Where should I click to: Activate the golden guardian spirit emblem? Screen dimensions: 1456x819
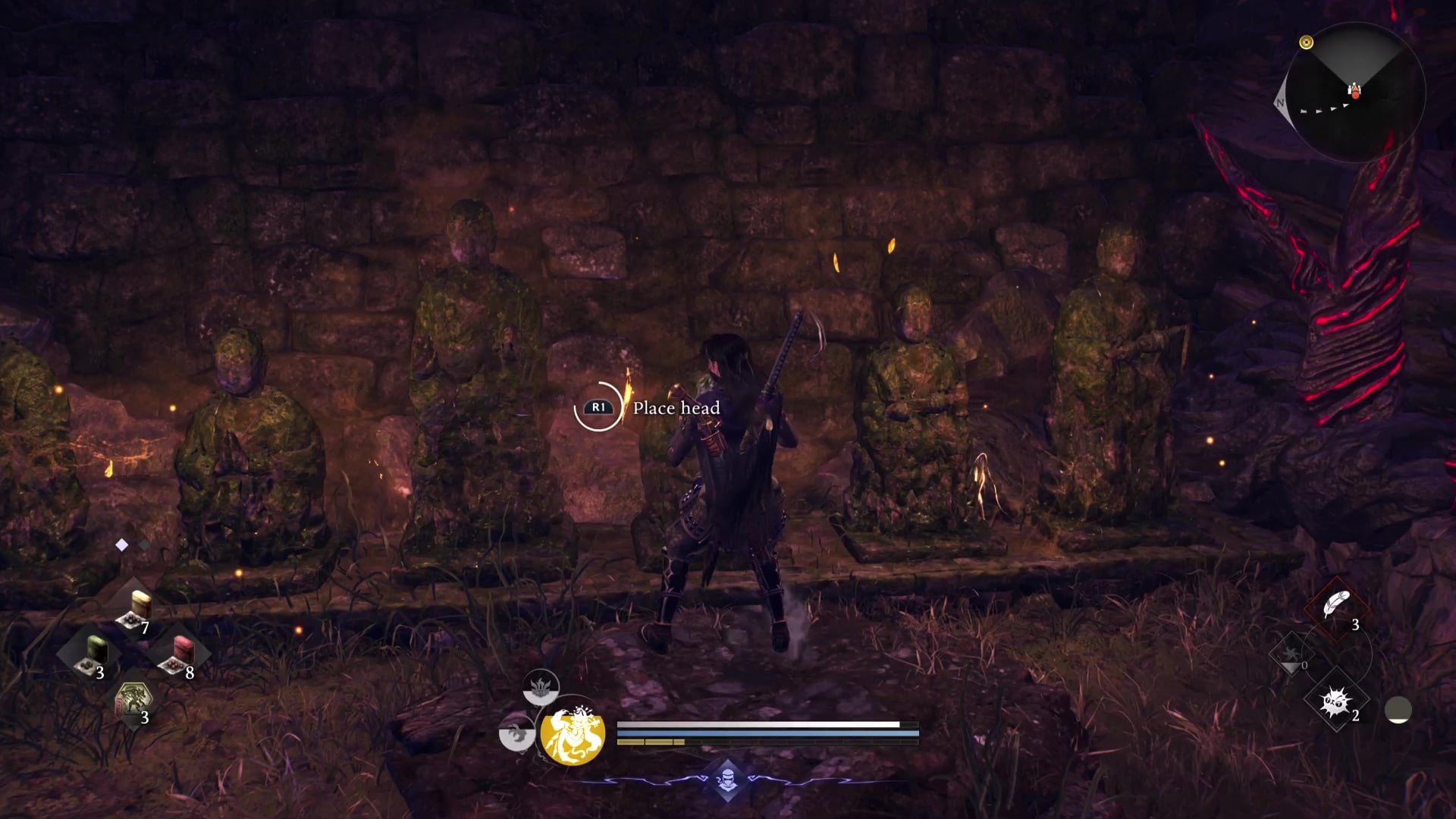tap(573, 734)
